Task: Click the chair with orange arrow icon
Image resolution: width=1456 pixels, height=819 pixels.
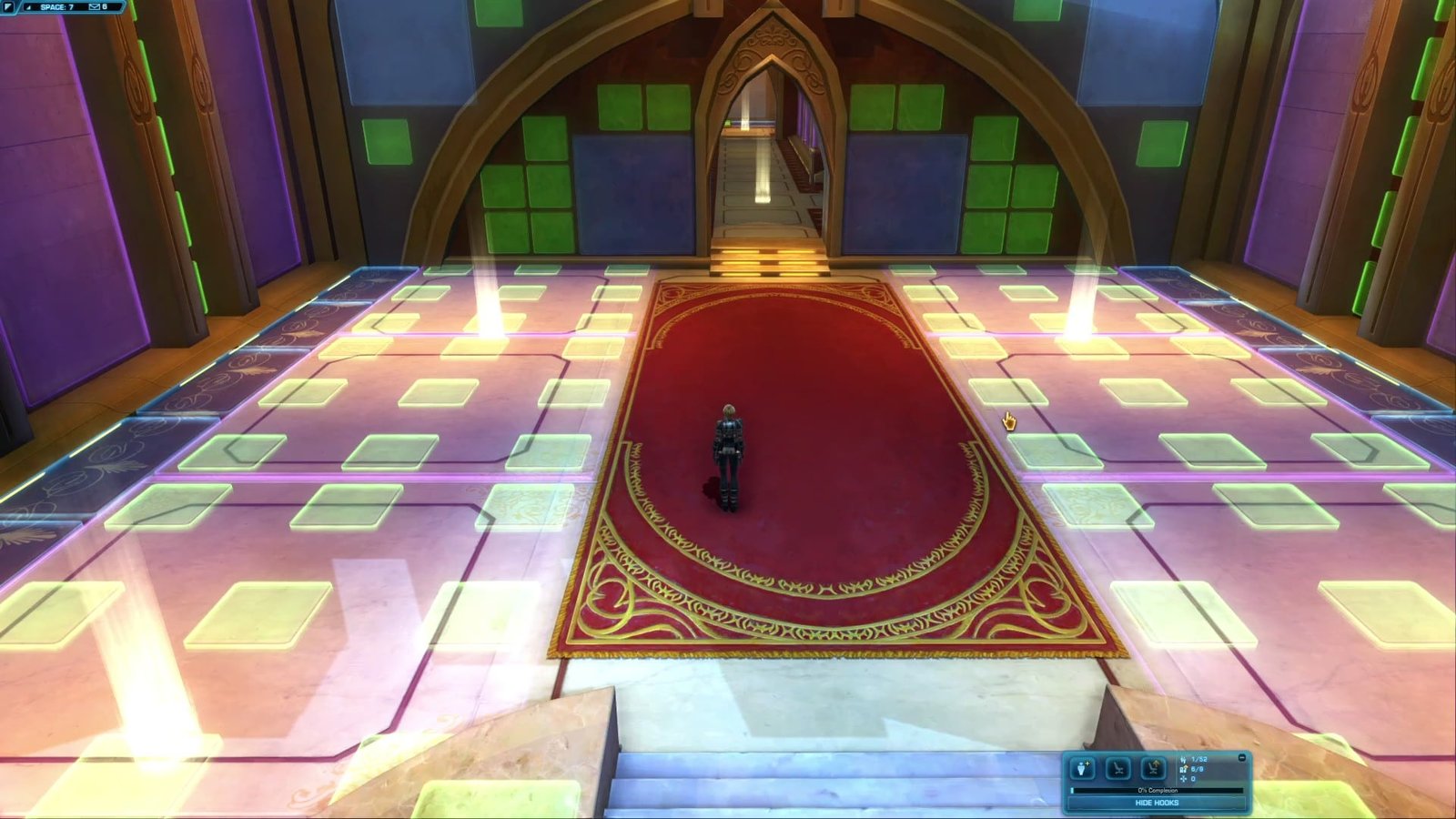Action: click(x=1153, y=769)
